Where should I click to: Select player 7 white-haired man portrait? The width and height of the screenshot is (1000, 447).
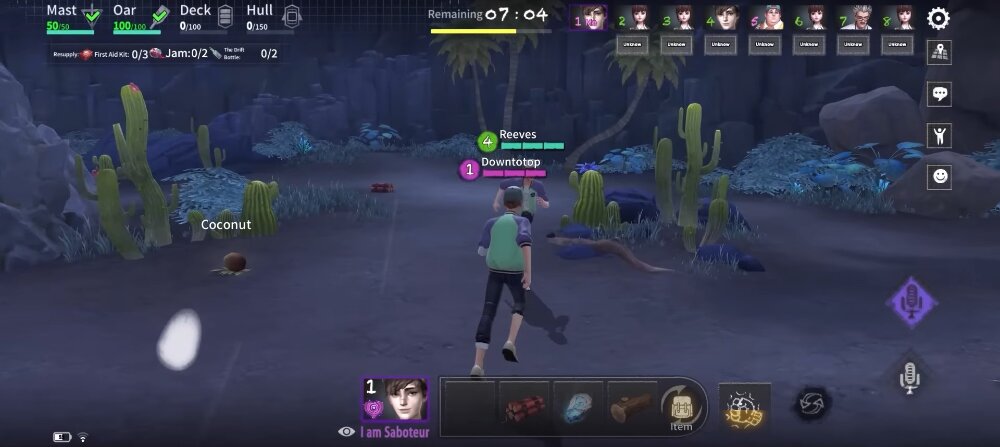[855, 18]
